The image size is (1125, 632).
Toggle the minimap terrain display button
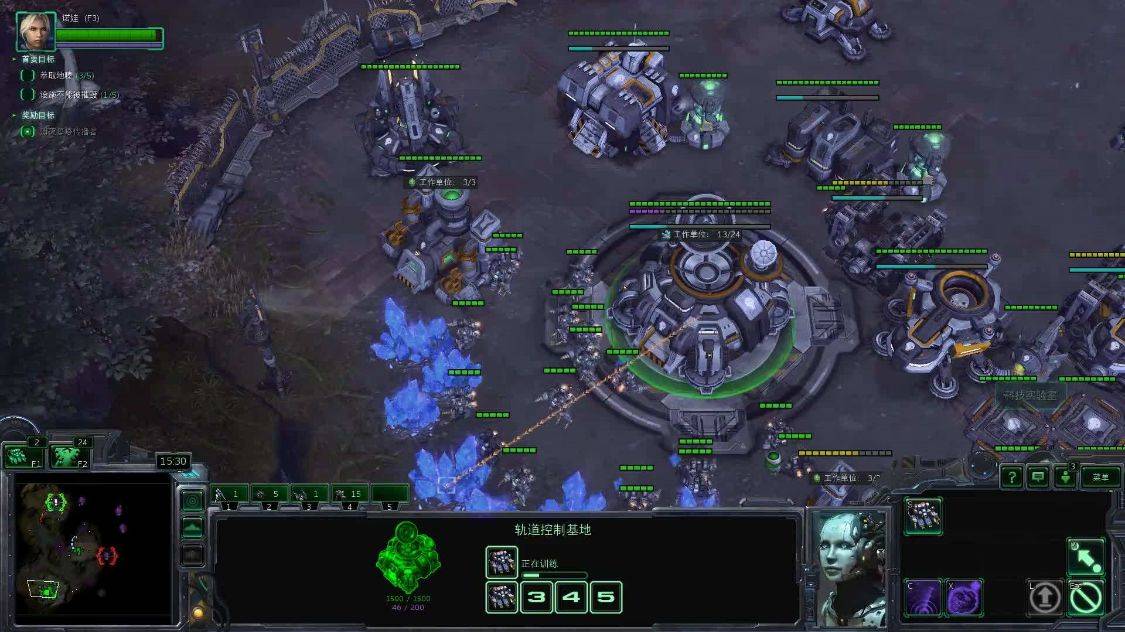pos(192,527)
